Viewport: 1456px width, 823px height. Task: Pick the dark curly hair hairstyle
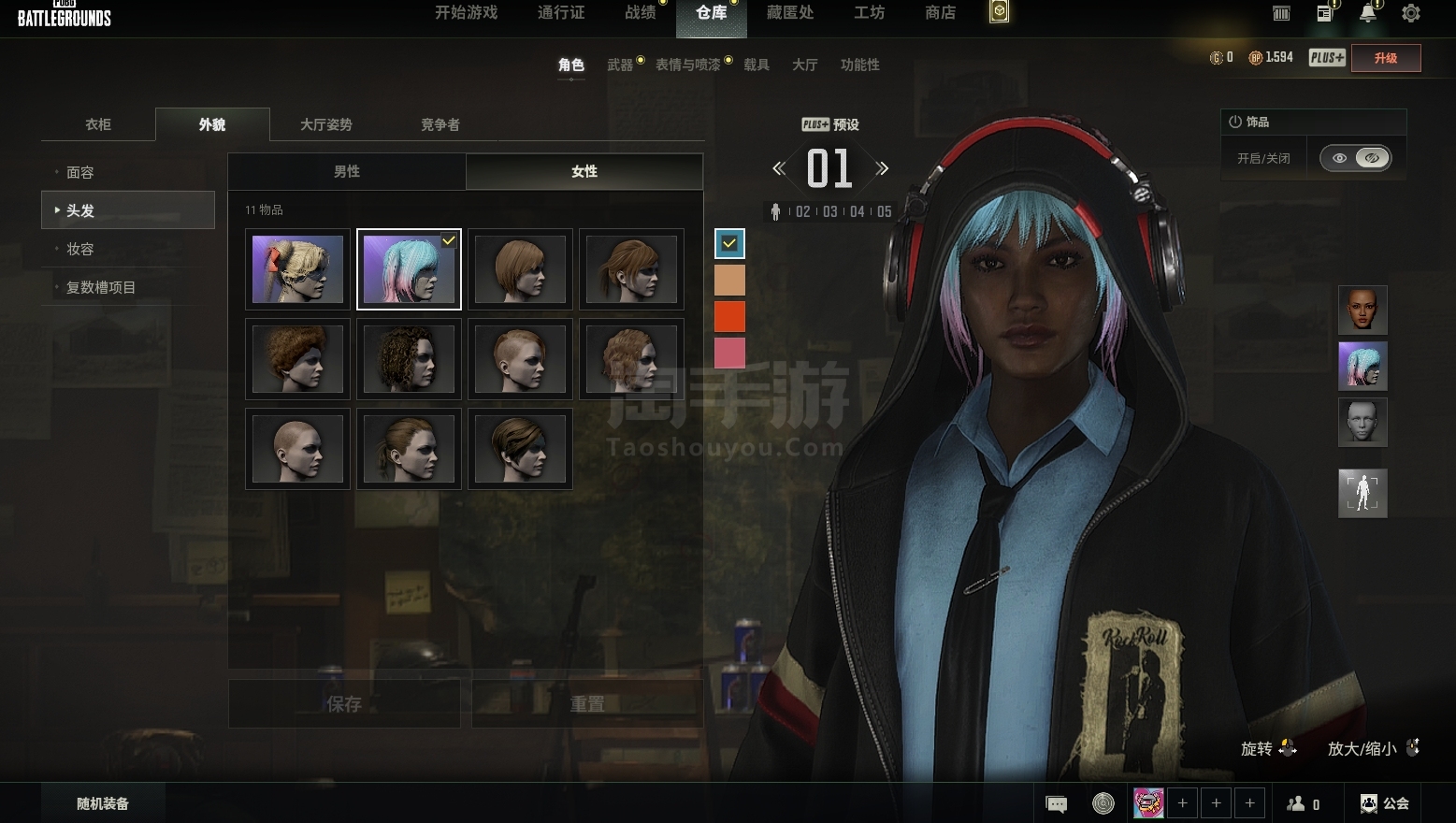409,359
